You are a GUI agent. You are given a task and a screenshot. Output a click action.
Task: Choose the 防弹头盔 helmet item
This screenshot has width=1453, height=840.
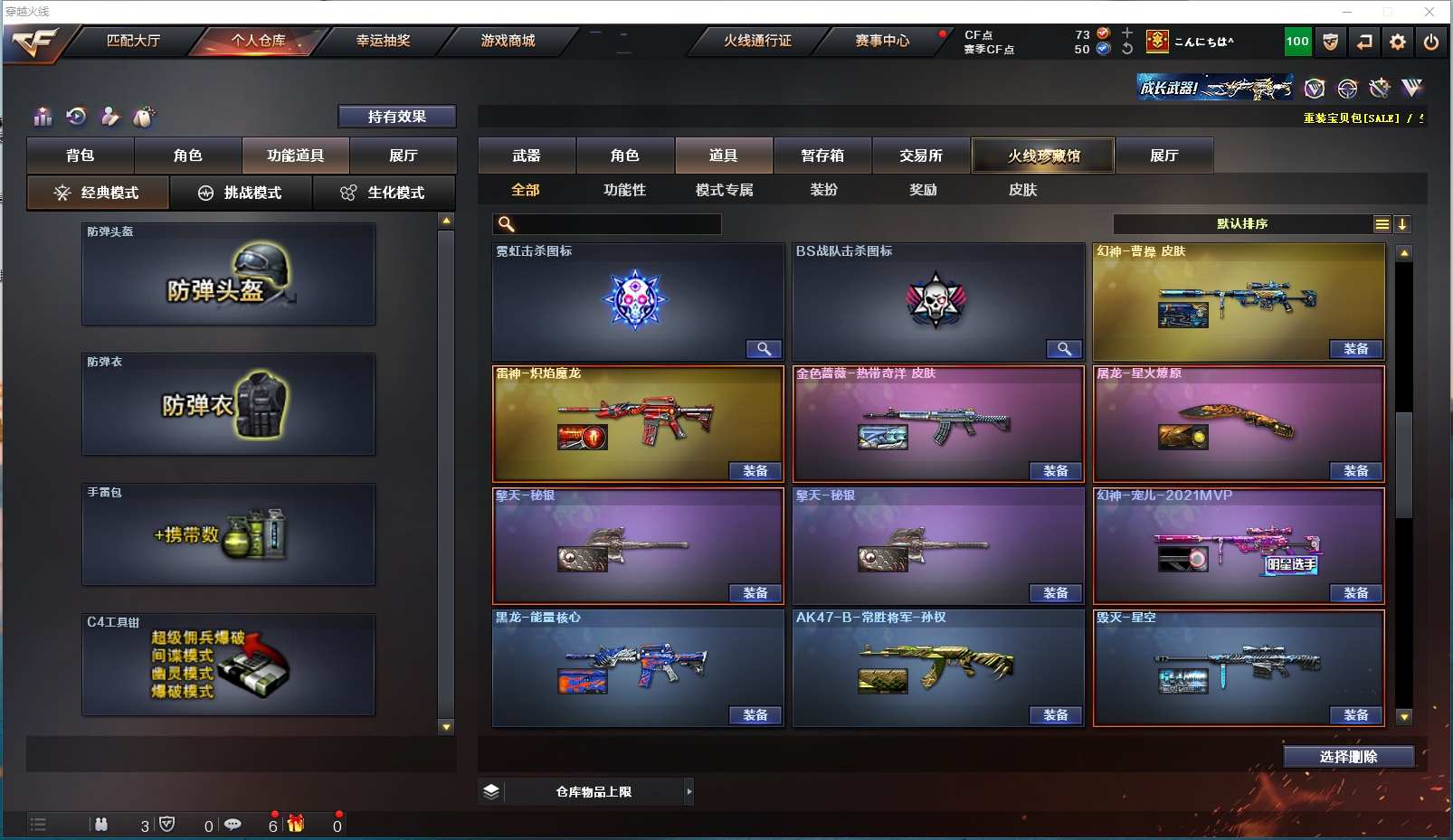pyautogui.click(x=228, y=275)
